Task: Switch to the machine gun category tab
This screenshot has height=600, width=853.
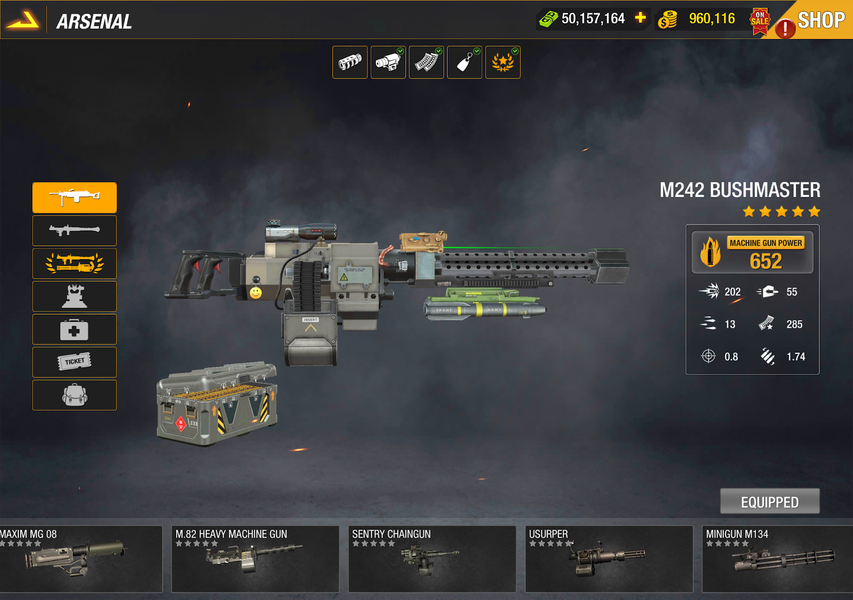Action: 74,198
